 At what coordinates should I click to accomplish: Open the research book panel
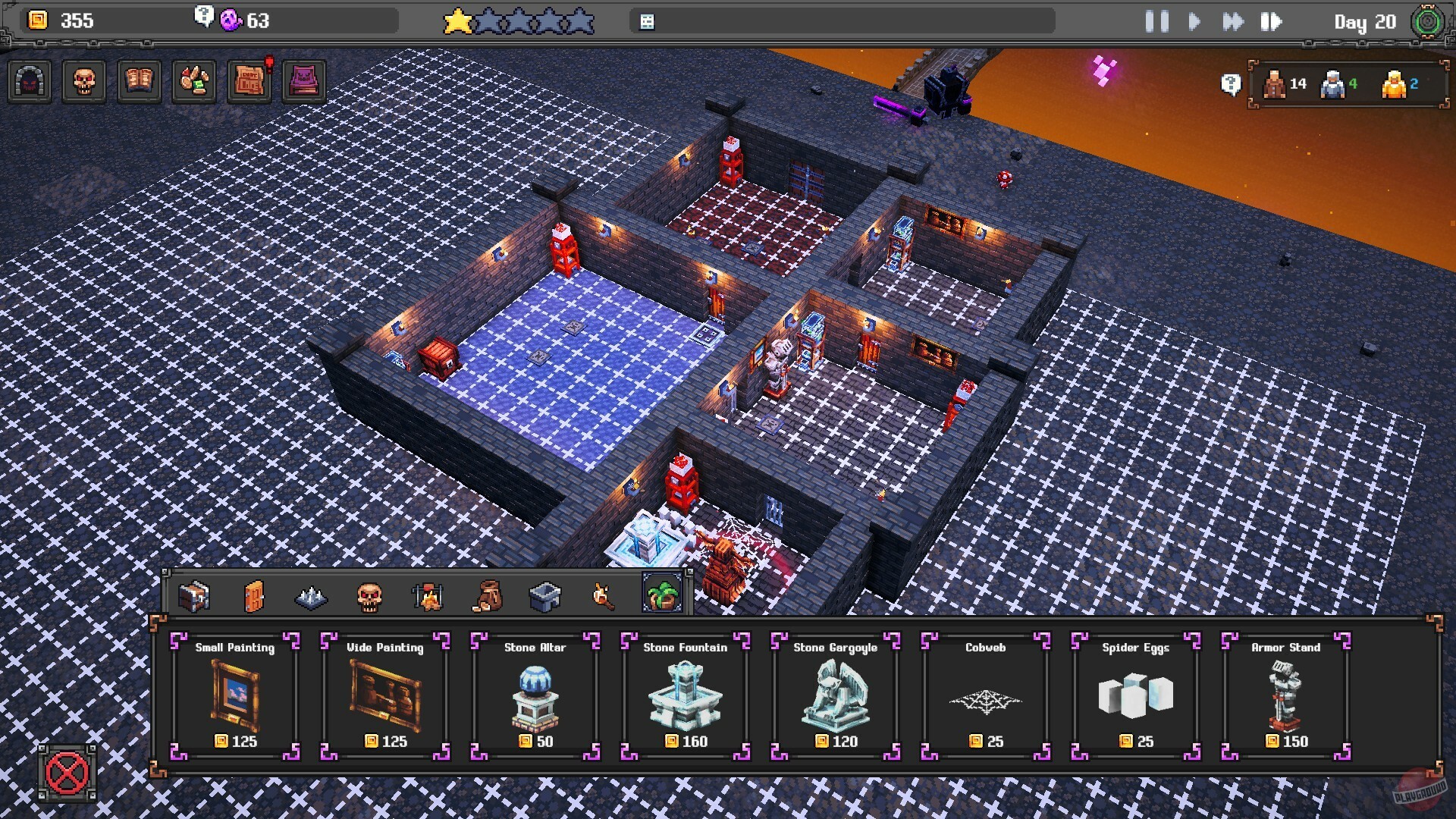coord(140,81)
